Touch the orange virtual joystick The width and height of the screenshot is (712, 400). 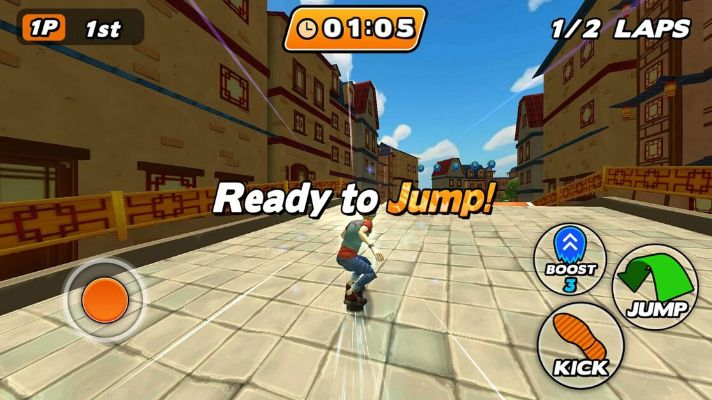tap(104, 299)
